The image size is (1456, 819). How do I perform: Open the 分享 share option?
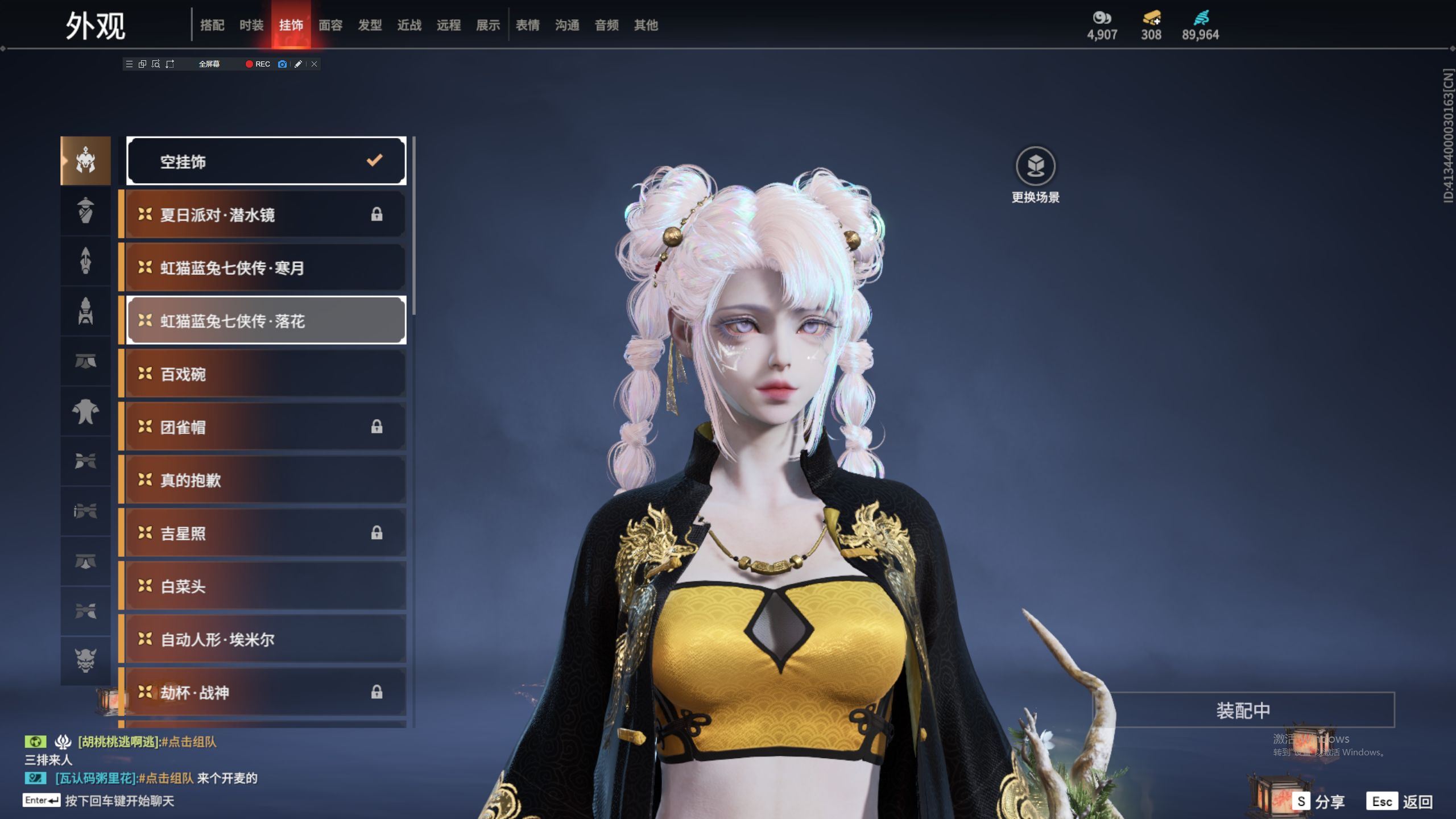pyautogui.click(x=1319, y=801)
